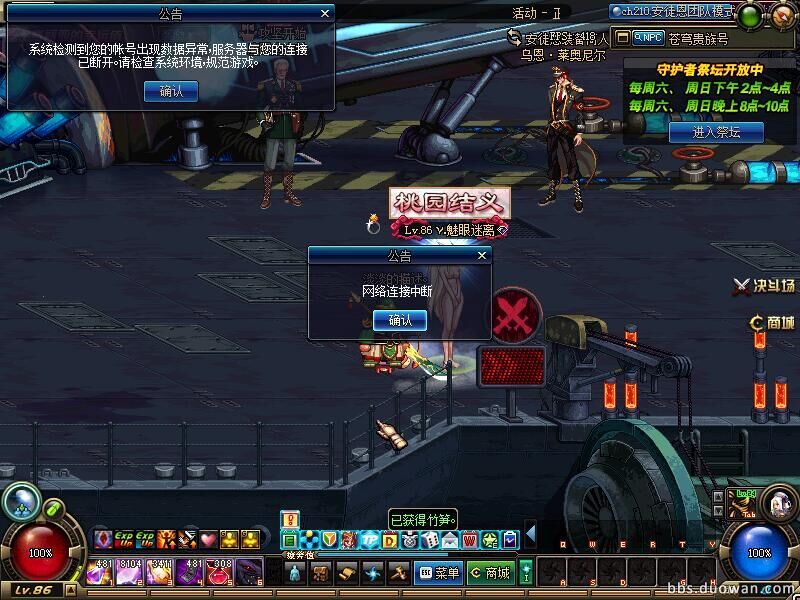The image size is (800, 600).
Task: Open the 商城 shop on bottom bar
Action: (490, 573)
